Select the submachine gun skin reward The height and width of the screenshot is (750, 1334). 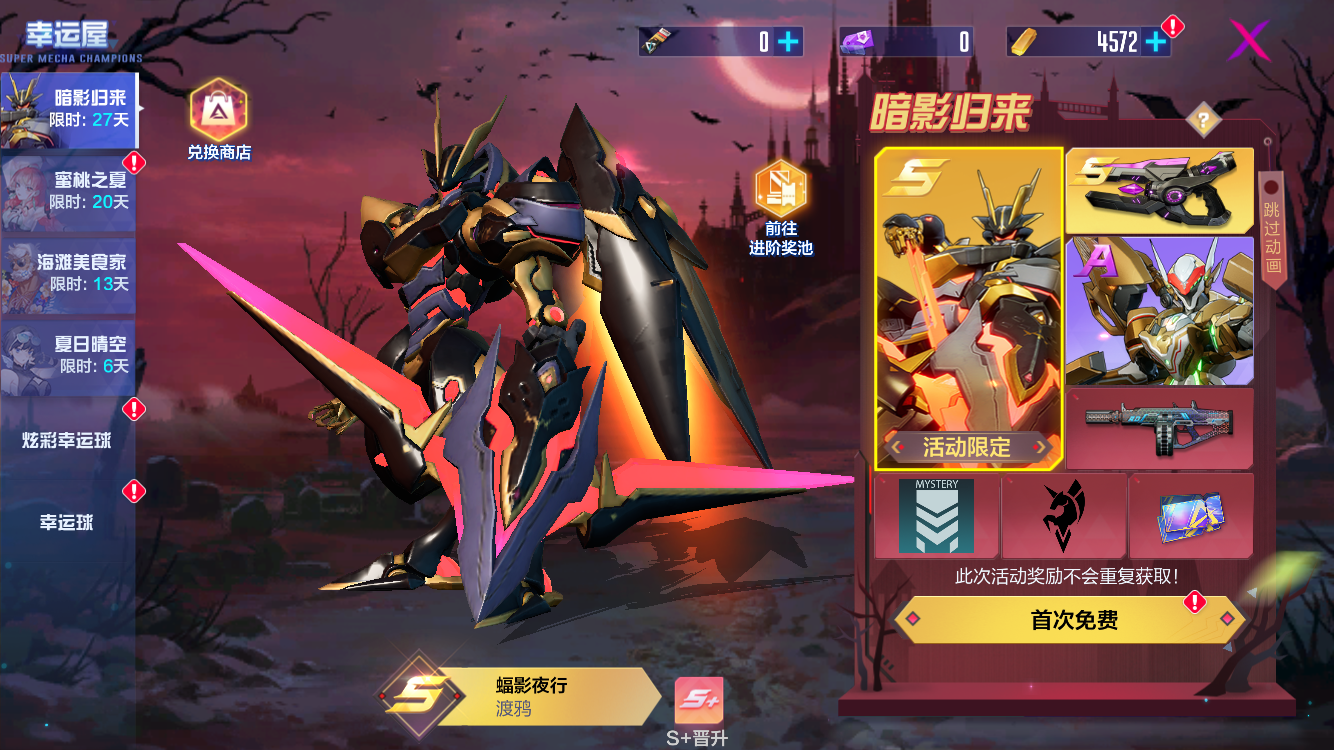coord(1159,428)
